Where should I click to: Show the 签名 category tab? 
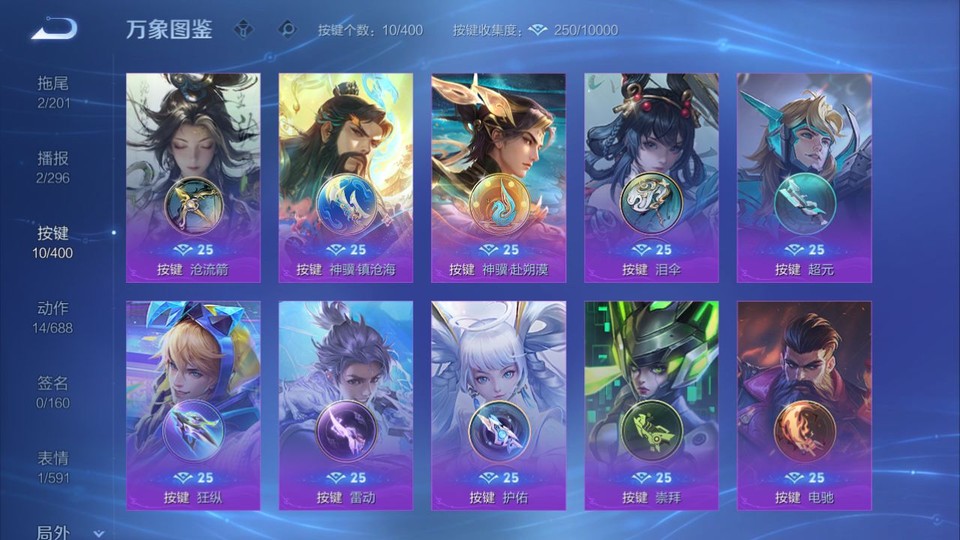[54, 392]
